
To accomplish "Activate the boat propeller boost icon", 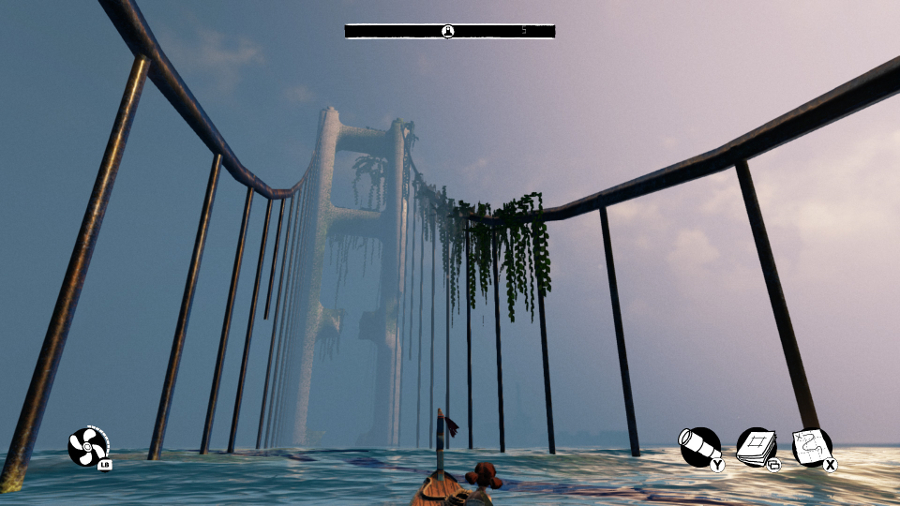I will pos(88,446).
